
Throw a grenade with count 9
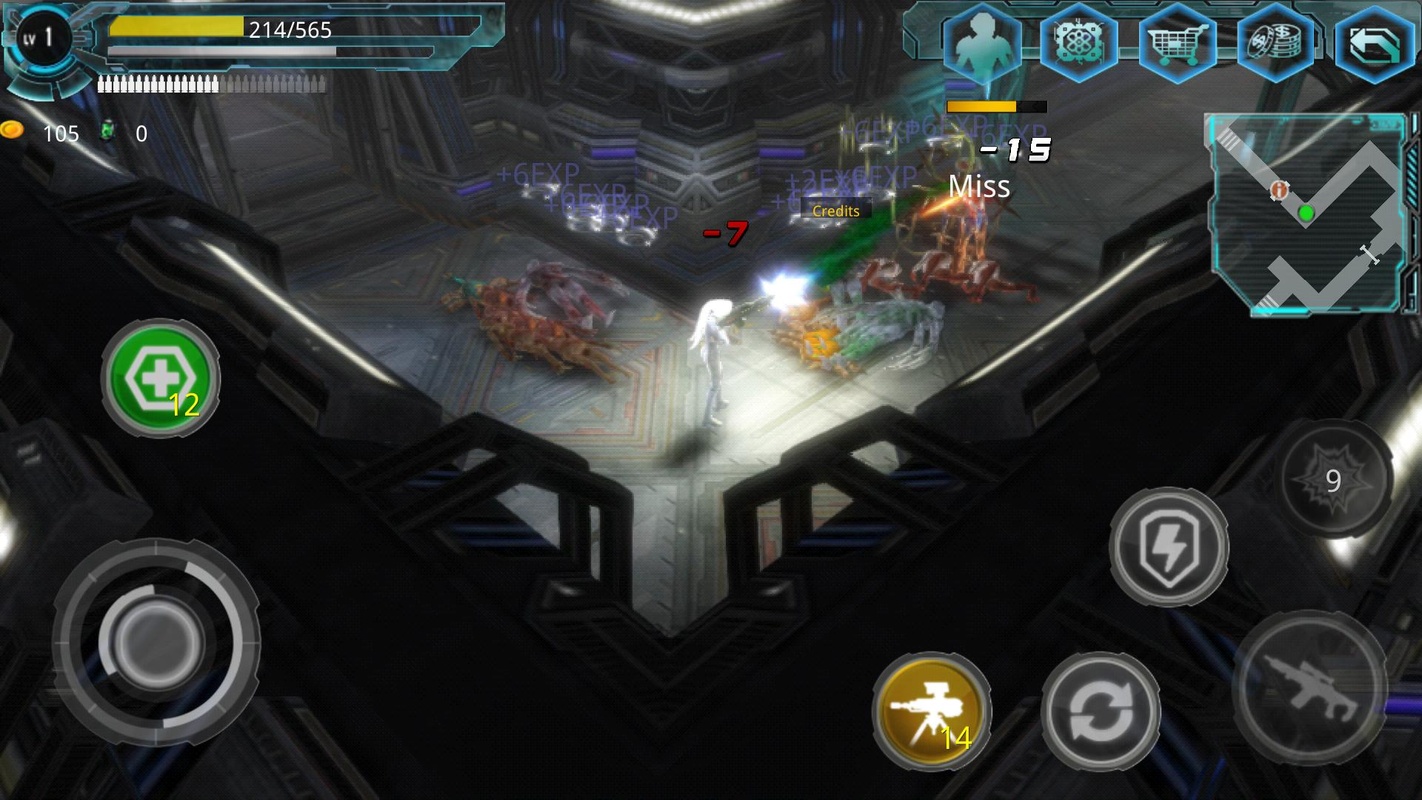tap(1334, 480)
